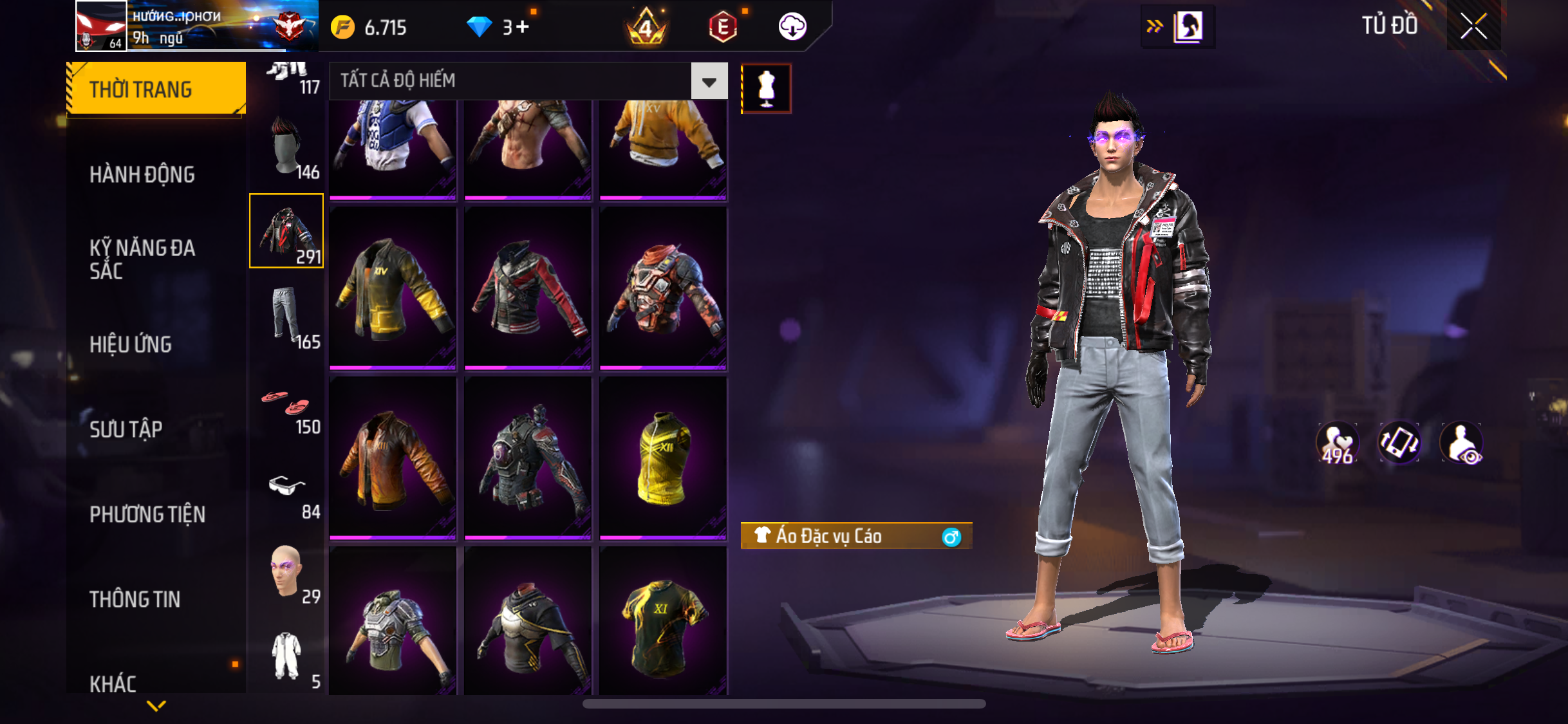Screen dimensions: 1568x724
Task: Toggle the character view eye icon
Action: click(1462, 443)
